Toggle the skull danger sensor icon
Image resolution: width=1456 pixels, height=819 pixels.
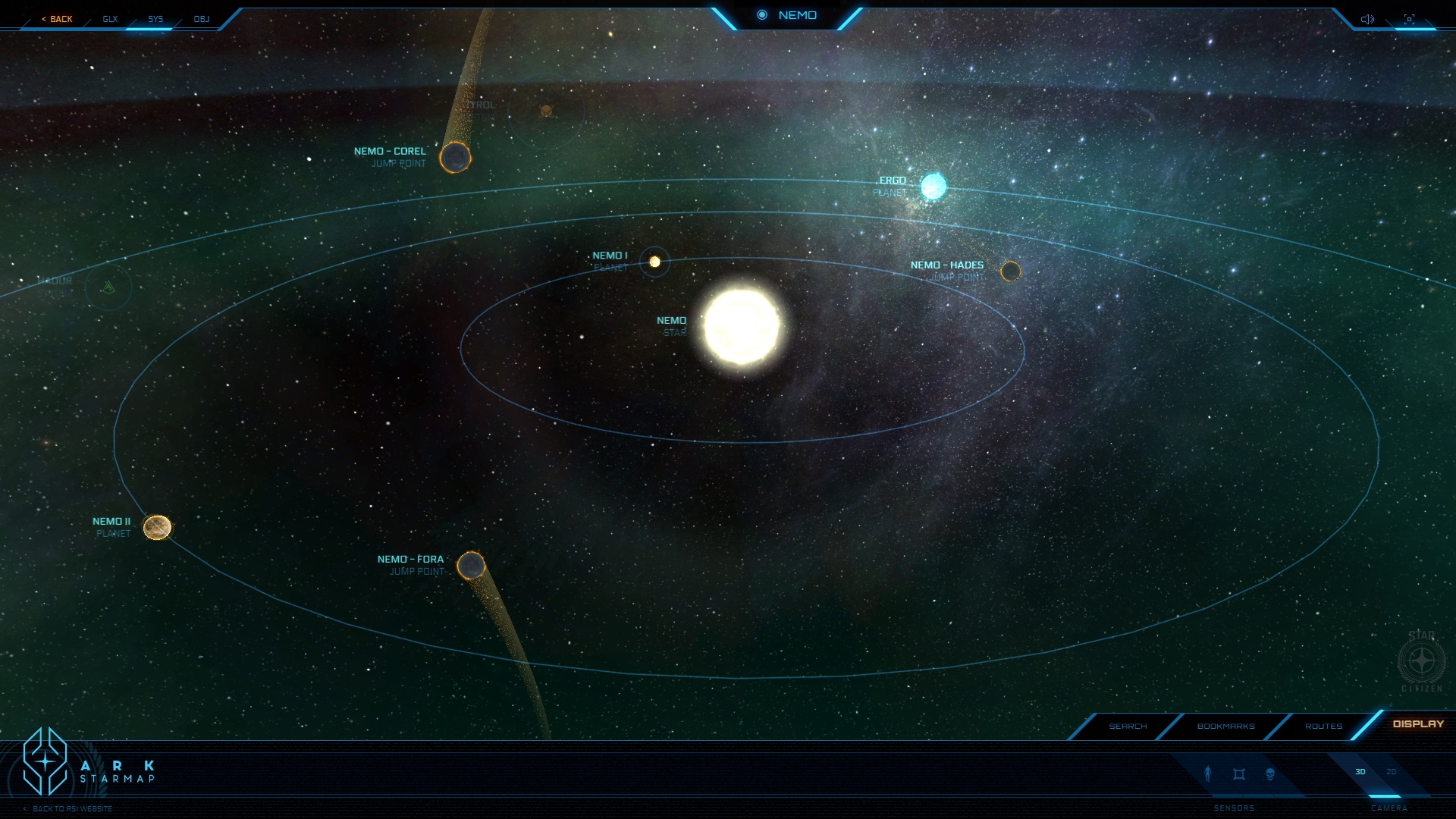pyautogui.click(x=1270, y=773)
